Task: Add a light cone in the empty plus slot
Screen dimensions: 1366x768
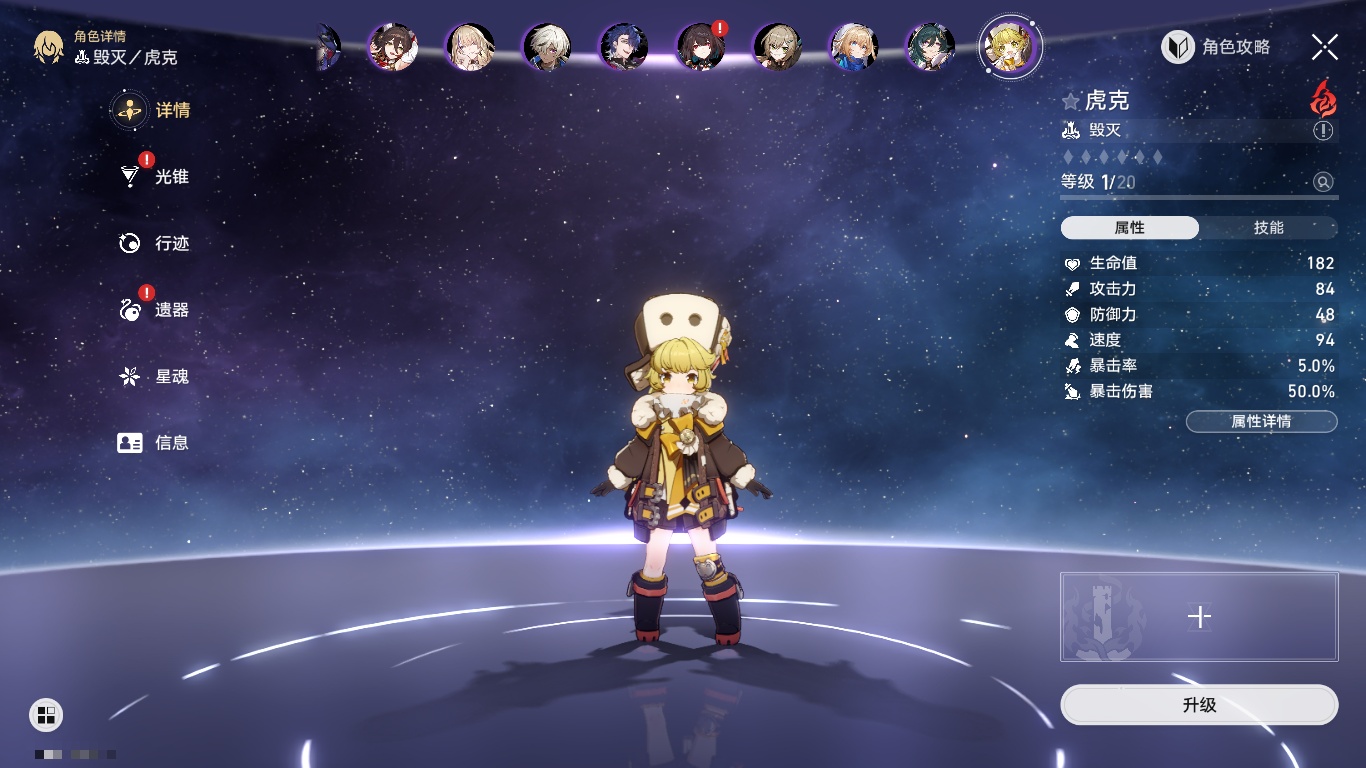Action: [1199, 617]
